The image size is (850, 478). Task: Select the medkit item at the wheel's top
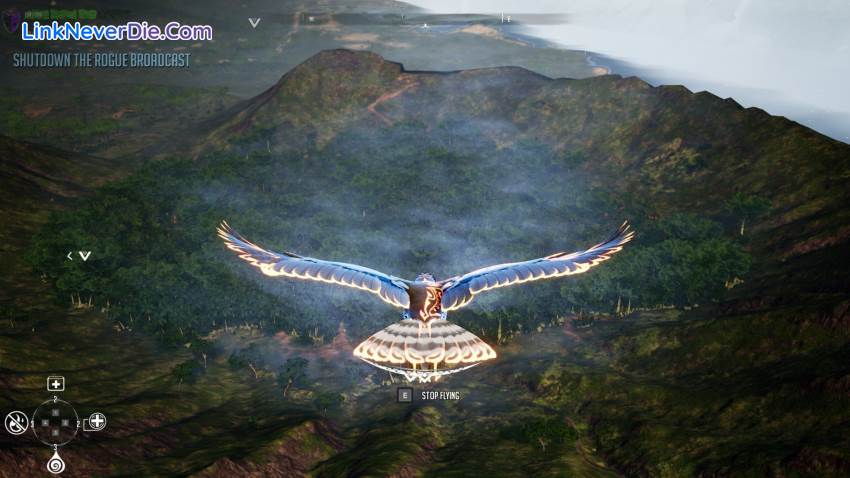coord(56,384)
